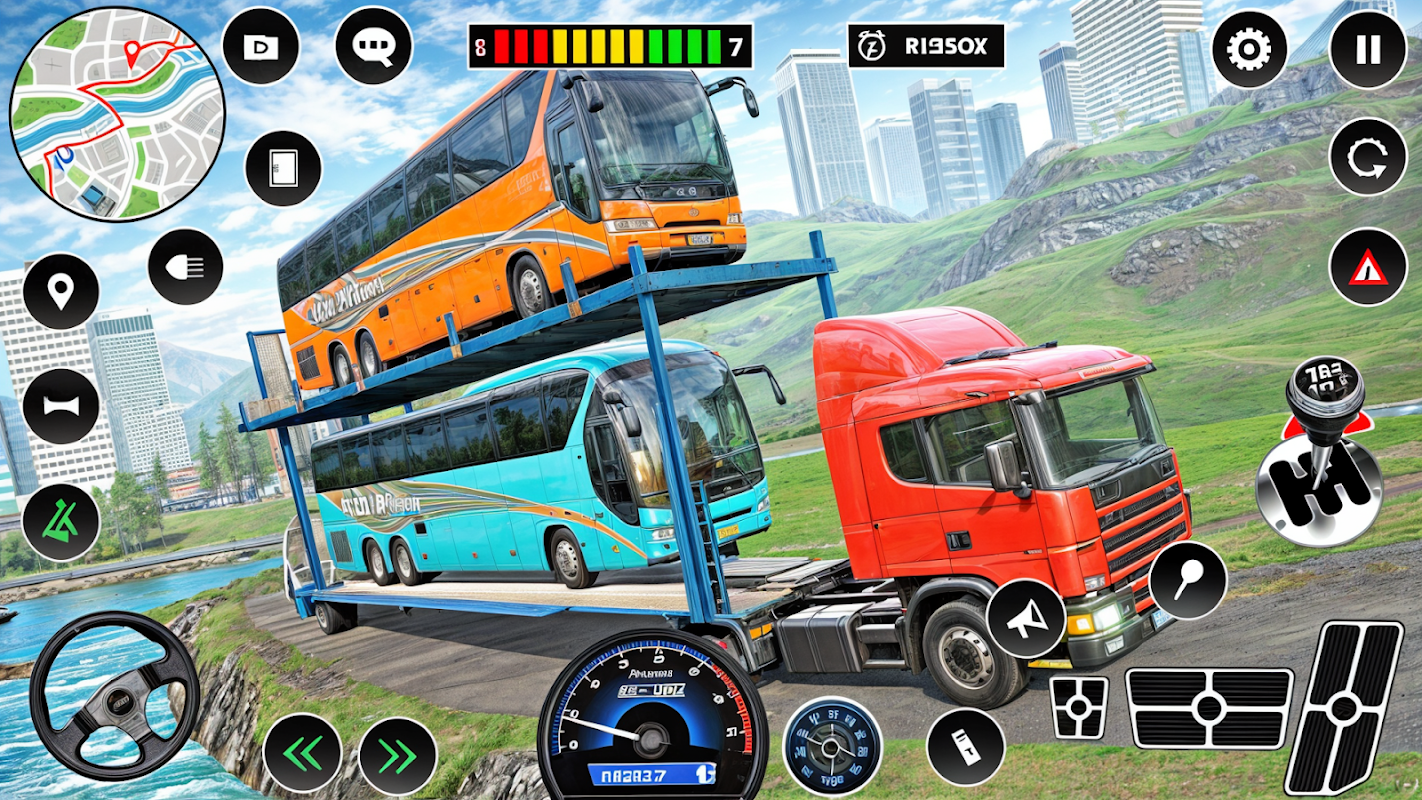Click the small square clutch pedal
The image size is (1422, 800).
click(1079, 708)
